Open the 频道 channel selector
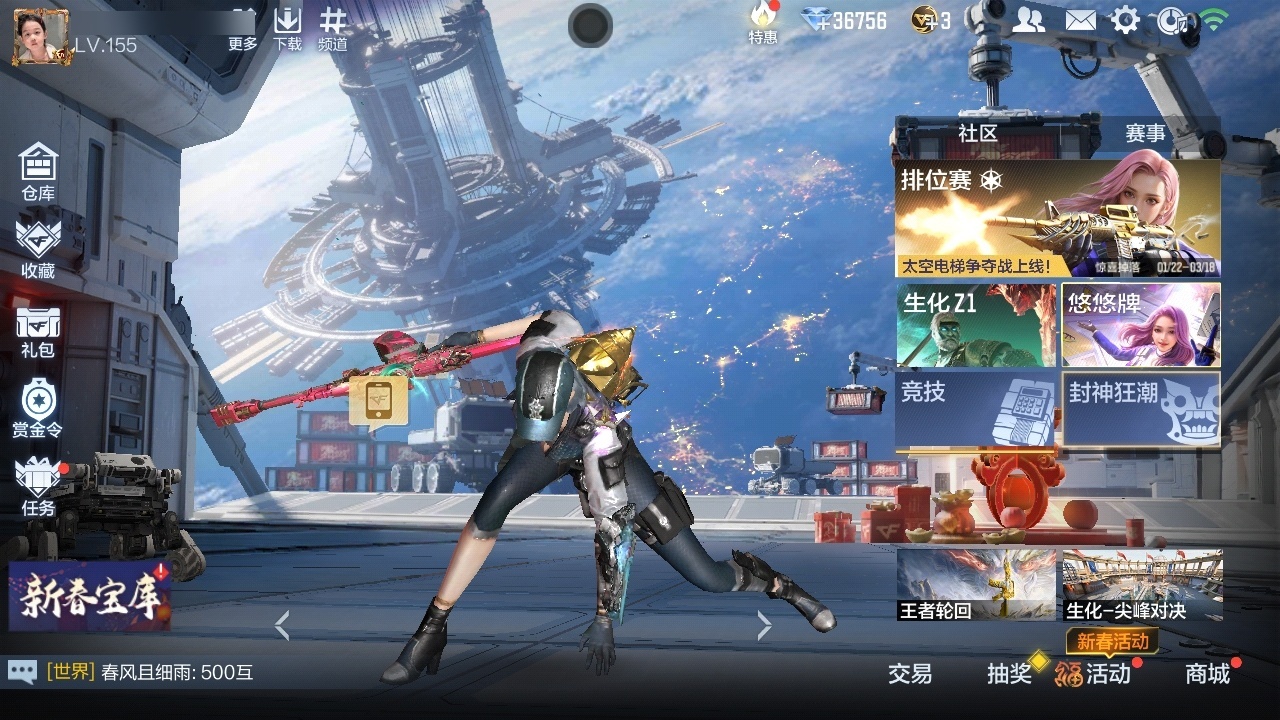1280x720 pixels. click(x=333, y=30)
